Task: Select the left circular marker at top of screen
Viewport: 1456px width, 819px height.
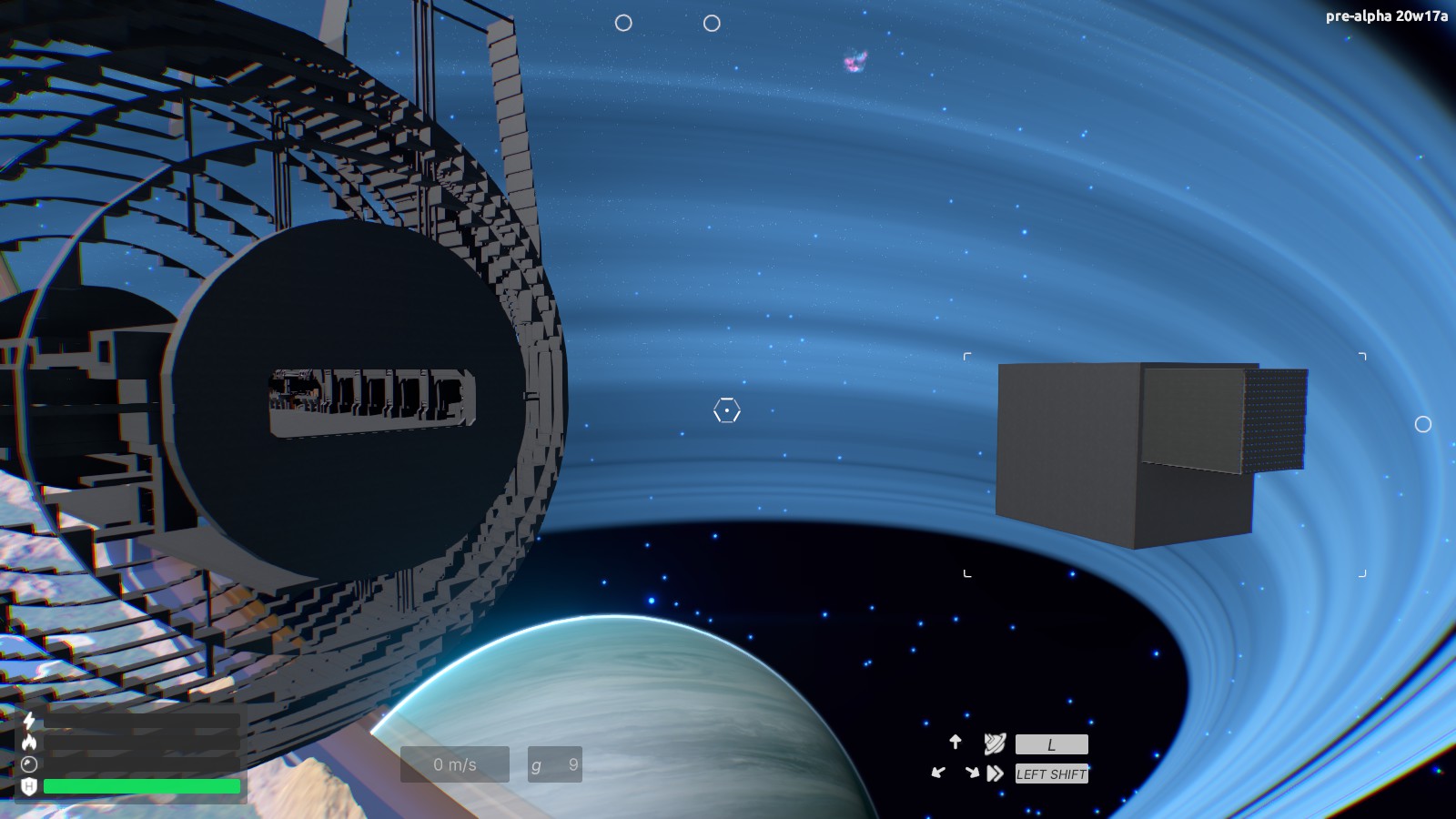Action: [623, 23]
